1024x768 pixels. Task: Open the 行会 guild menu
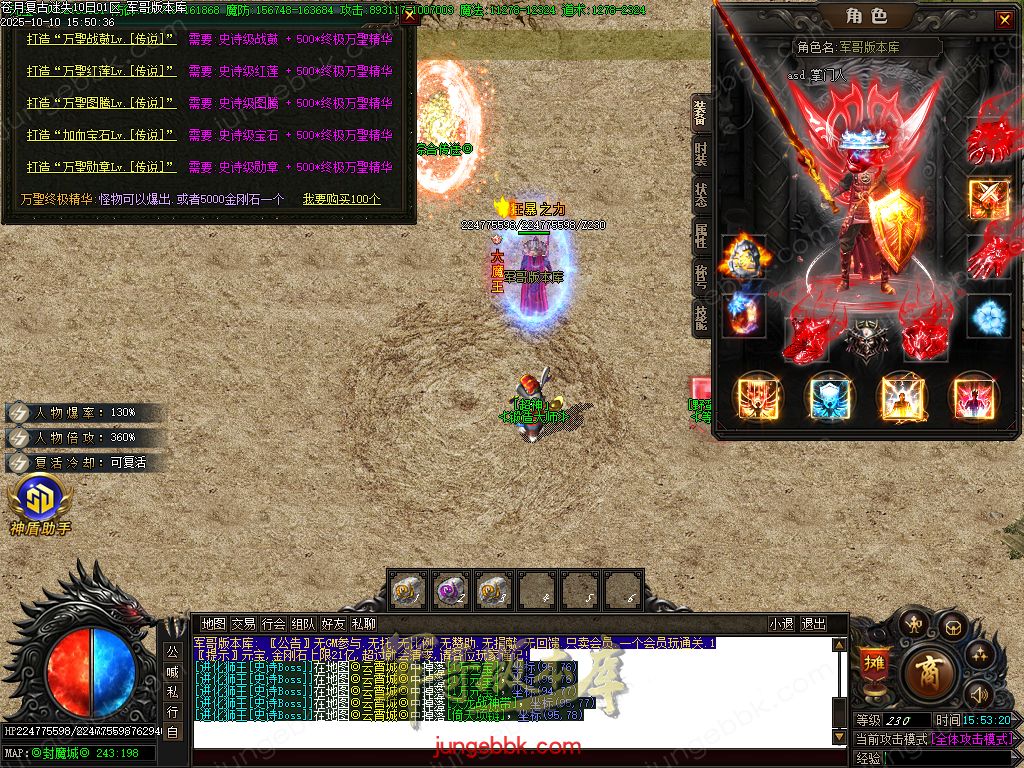(273, 624)
